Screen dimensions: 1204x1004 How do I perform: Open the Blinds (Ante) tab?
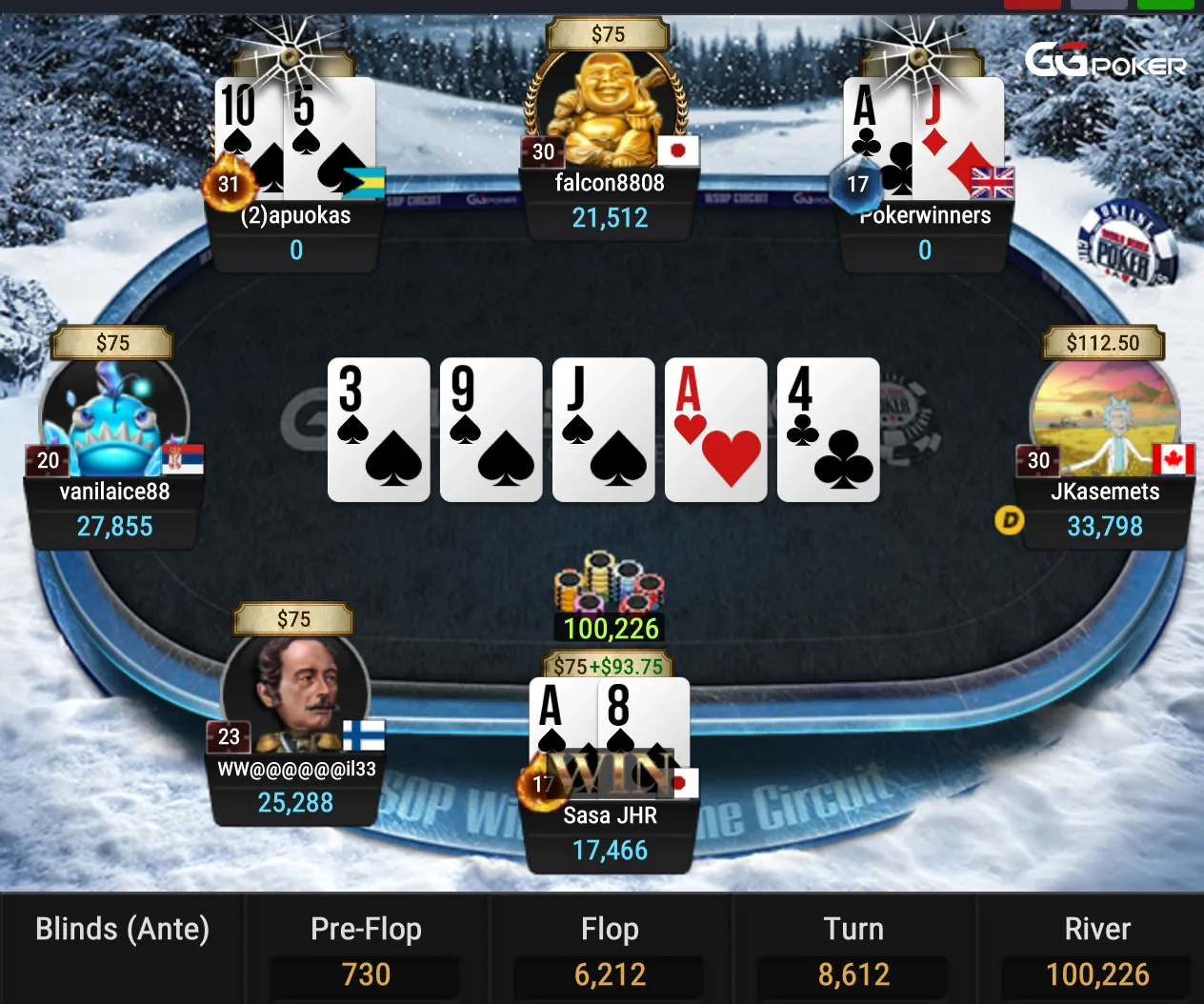click(122, 930)
